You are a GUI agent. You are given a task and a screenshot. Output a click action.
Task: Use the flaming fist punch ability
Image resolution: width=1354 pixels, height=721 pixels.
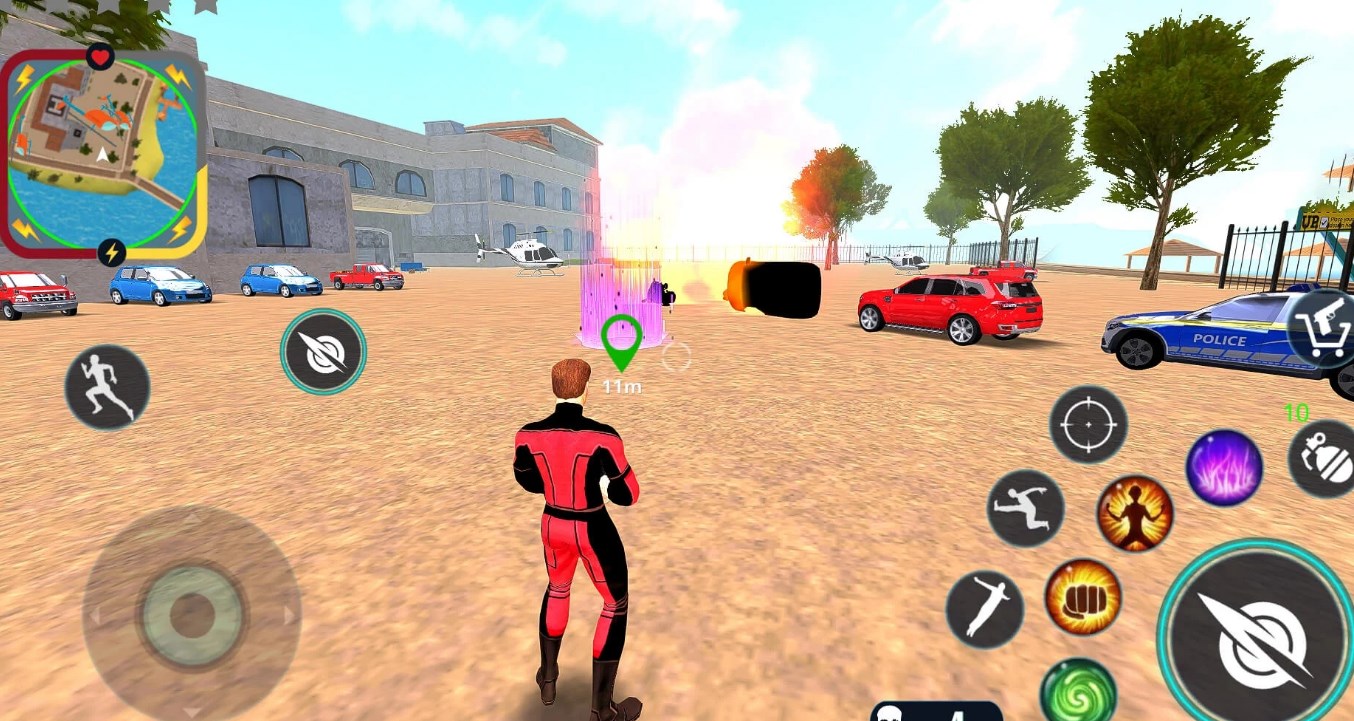pos(1083,597)
